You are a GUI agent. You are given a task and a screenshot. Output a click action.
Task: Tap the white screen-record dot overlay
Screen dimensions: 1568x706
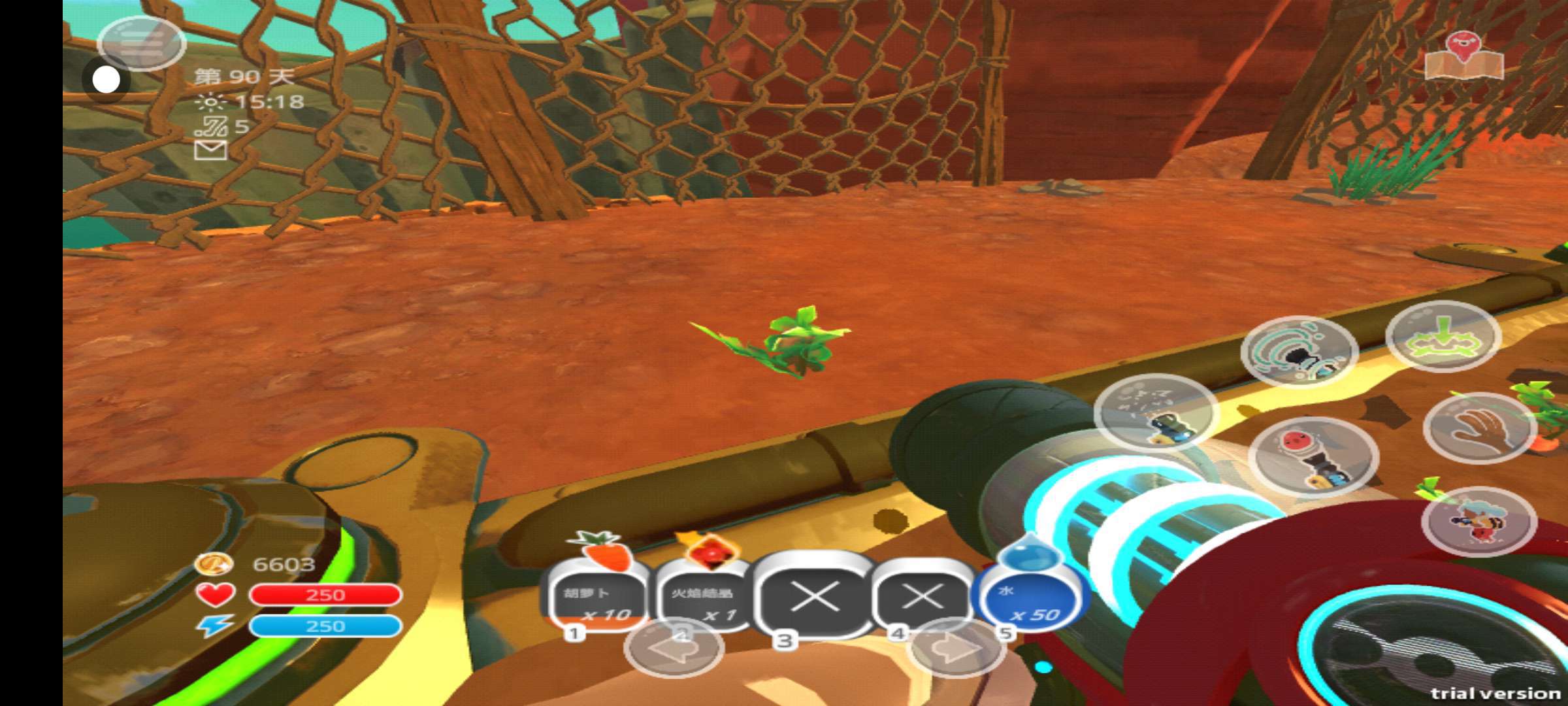click(x=106, y=80)
